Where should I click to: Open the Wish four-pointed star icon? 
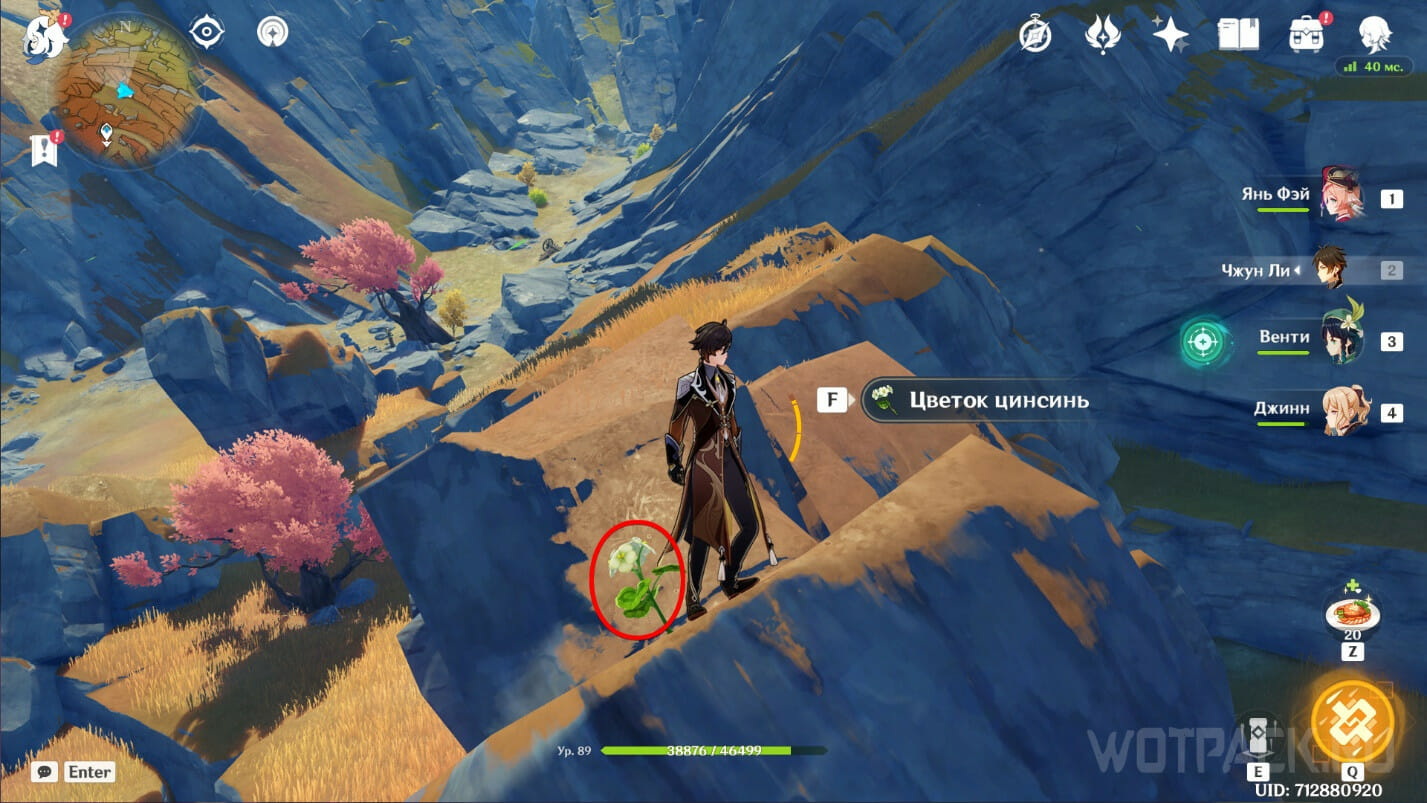click(1169, 35)
